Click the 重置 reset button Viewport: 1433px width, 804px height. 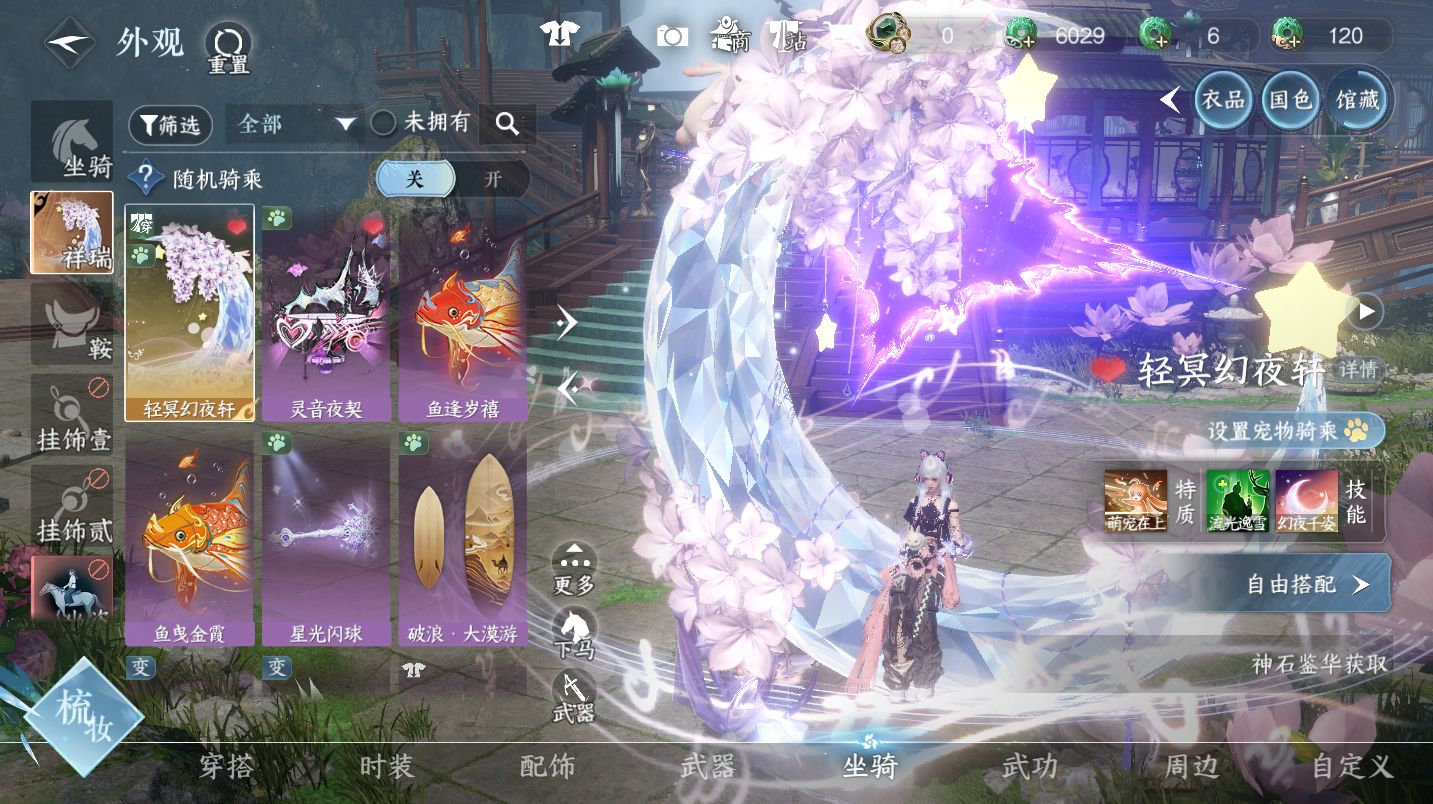click(228, 48)
